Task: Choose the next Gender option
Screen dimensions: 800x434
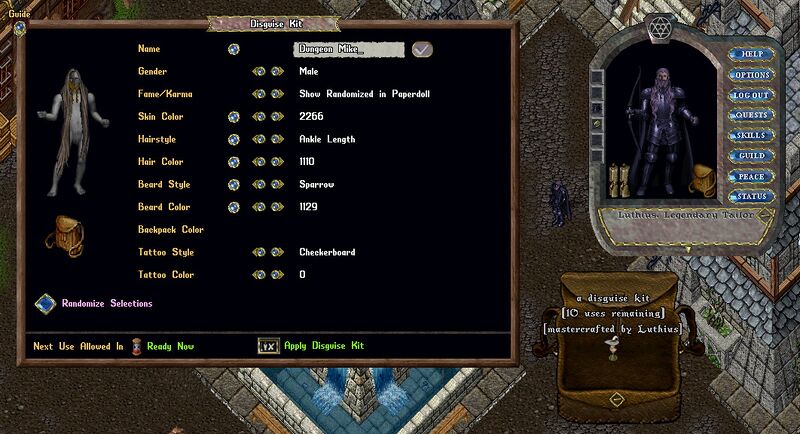Action: point(275,72)
